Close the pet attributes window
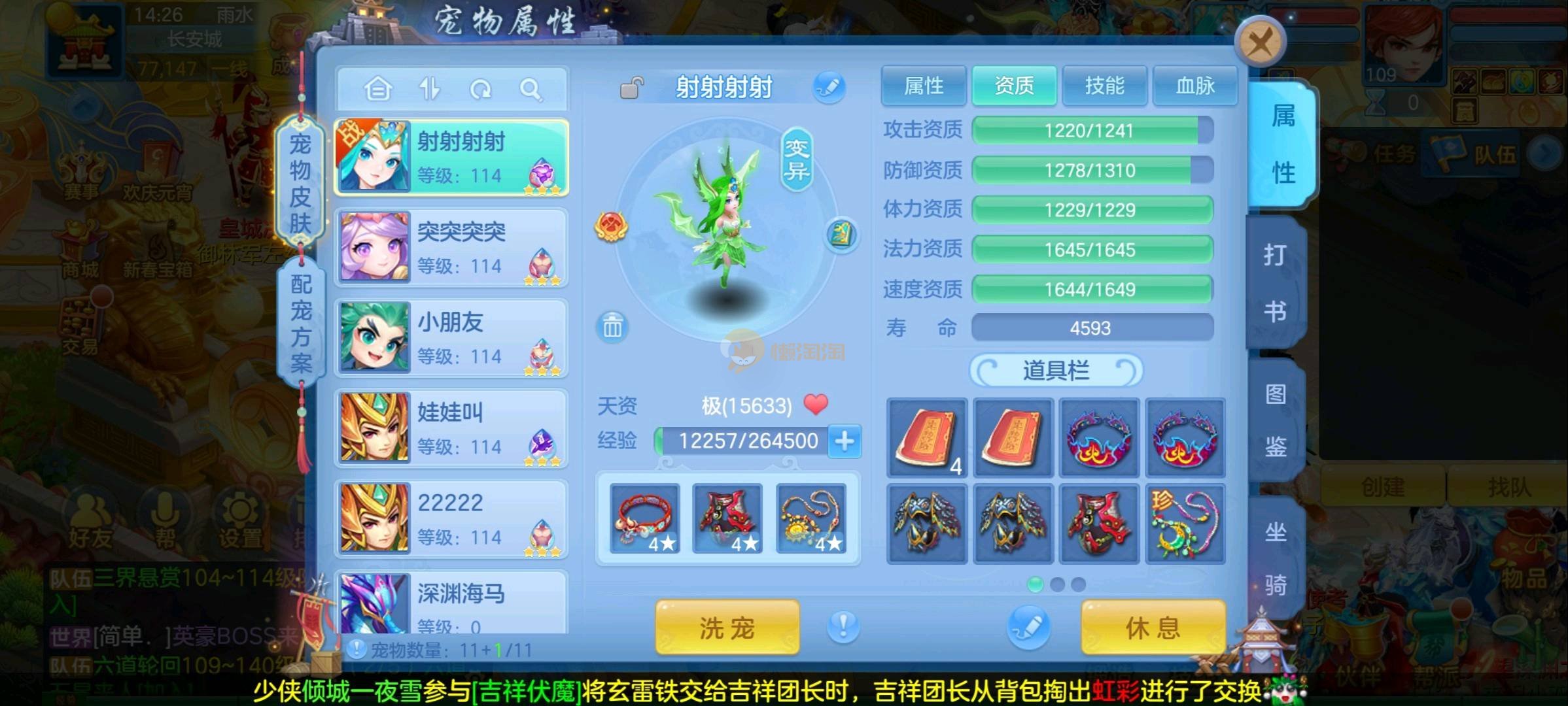This screenshot has width=1568, height=706. coord(1260,44)
